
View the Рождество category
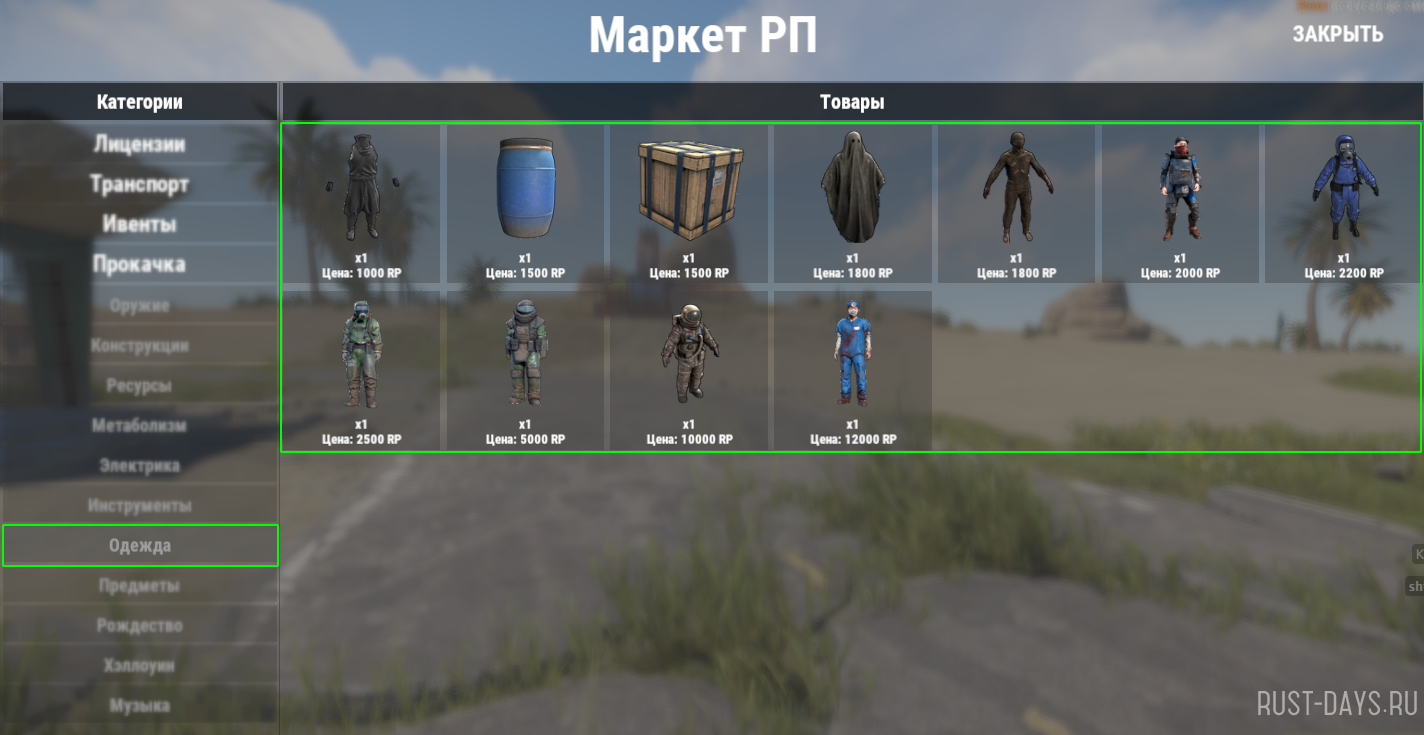(140, 625)
